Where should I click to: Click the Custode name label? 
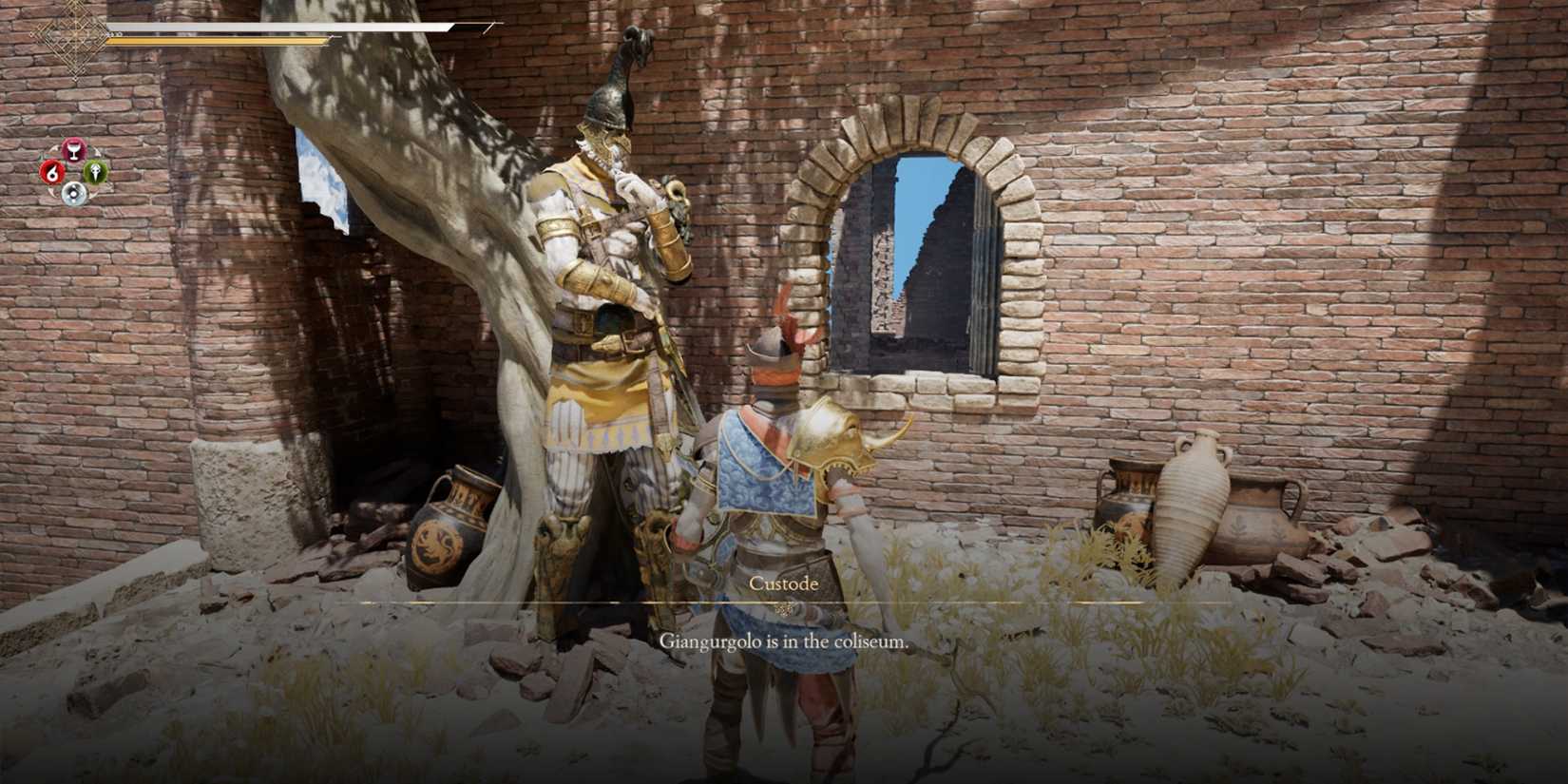785,583
